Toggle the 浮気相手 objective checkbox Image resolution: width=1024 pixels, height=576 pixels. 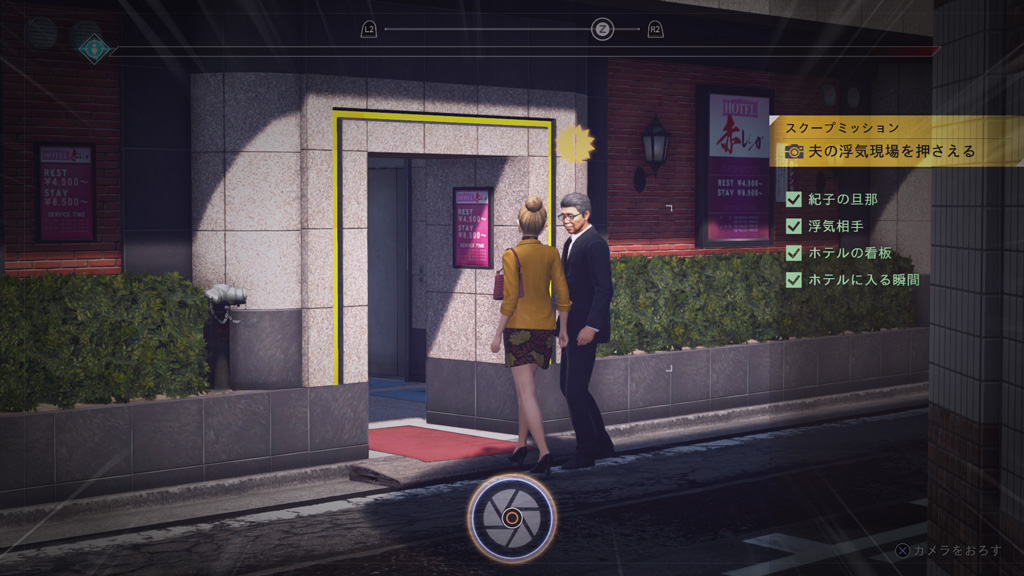795,227
